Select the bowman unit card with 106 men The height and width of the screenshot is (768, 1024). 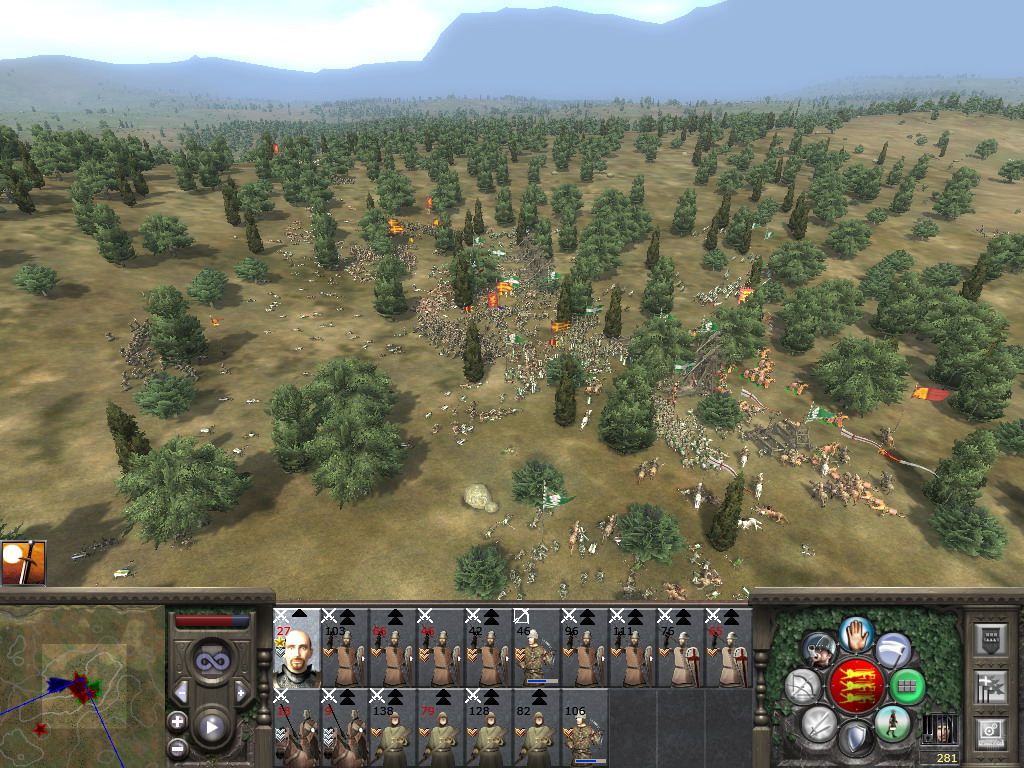(584, 729)
